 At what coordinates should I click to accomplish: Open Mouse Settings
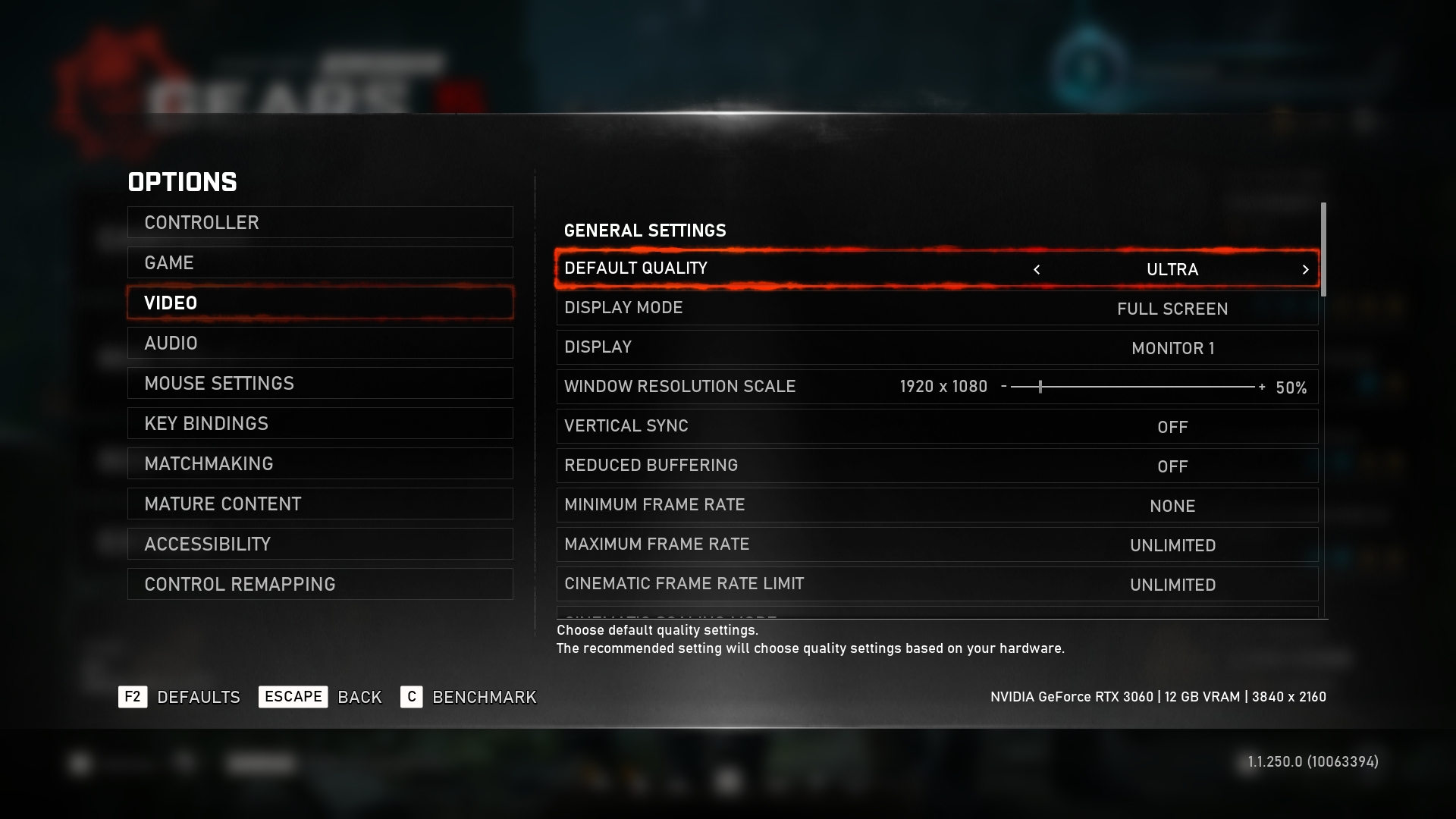[x=320, y=383]
